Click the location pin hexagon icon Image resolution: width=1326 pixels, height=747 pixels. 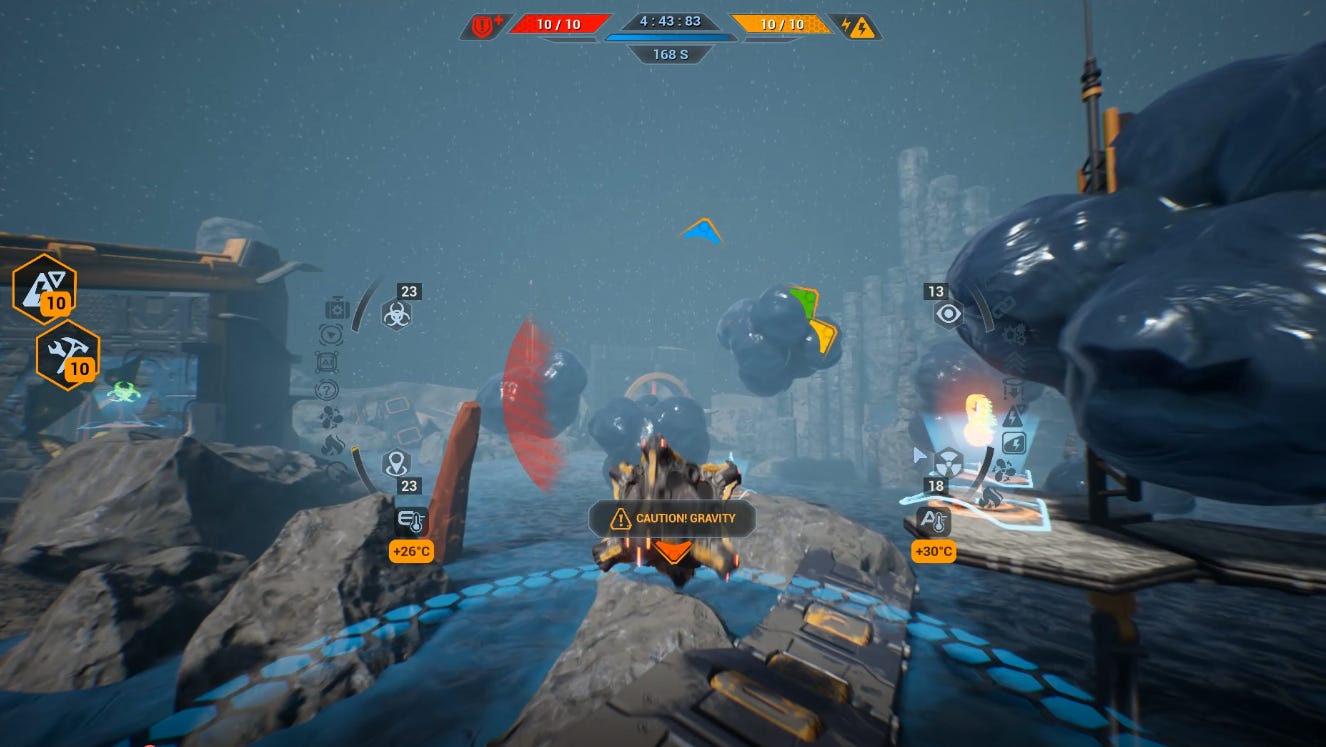tap(396, 463)
